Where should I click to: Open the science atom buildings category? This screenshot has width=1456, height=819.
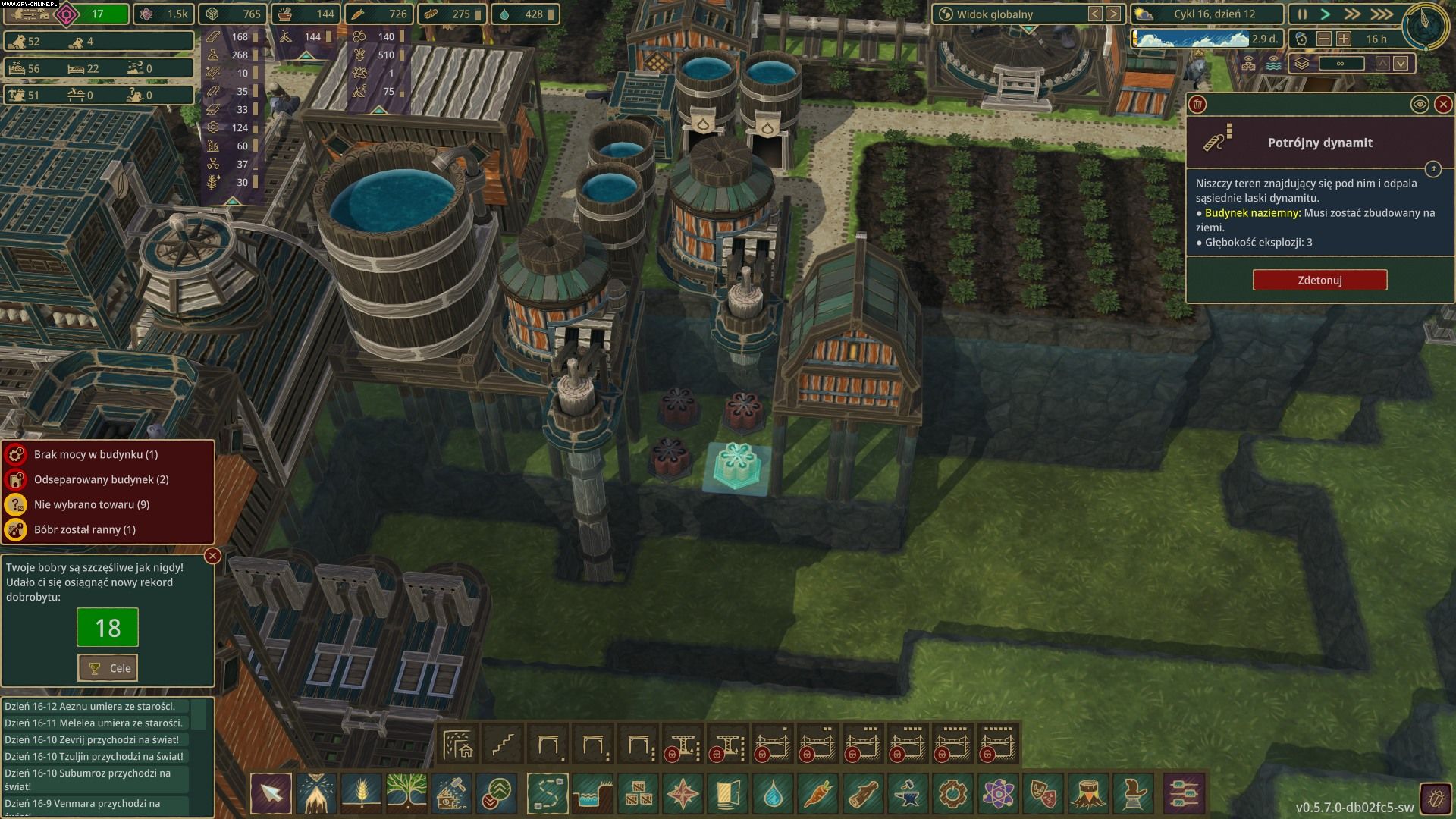coord(997,794)
